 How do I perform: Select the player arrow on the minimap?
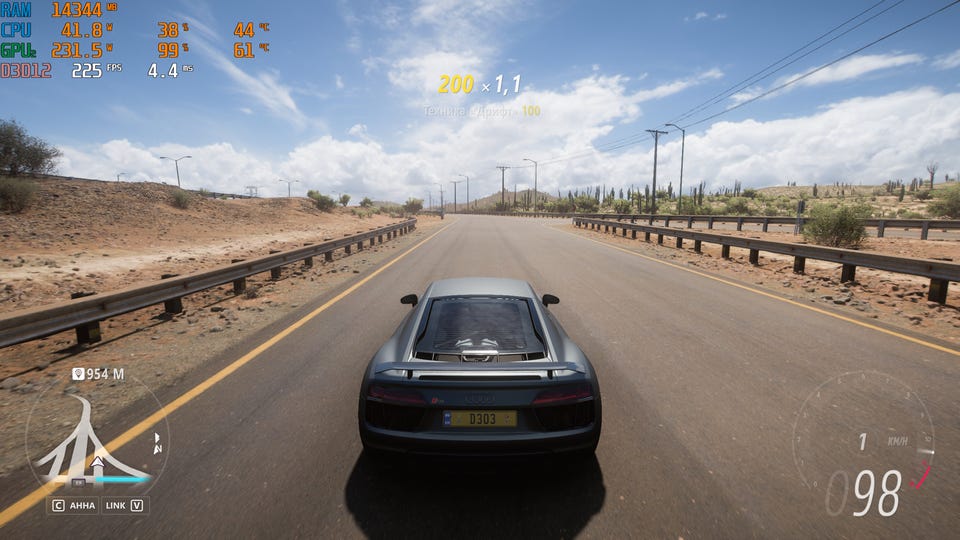pos(97,464)
